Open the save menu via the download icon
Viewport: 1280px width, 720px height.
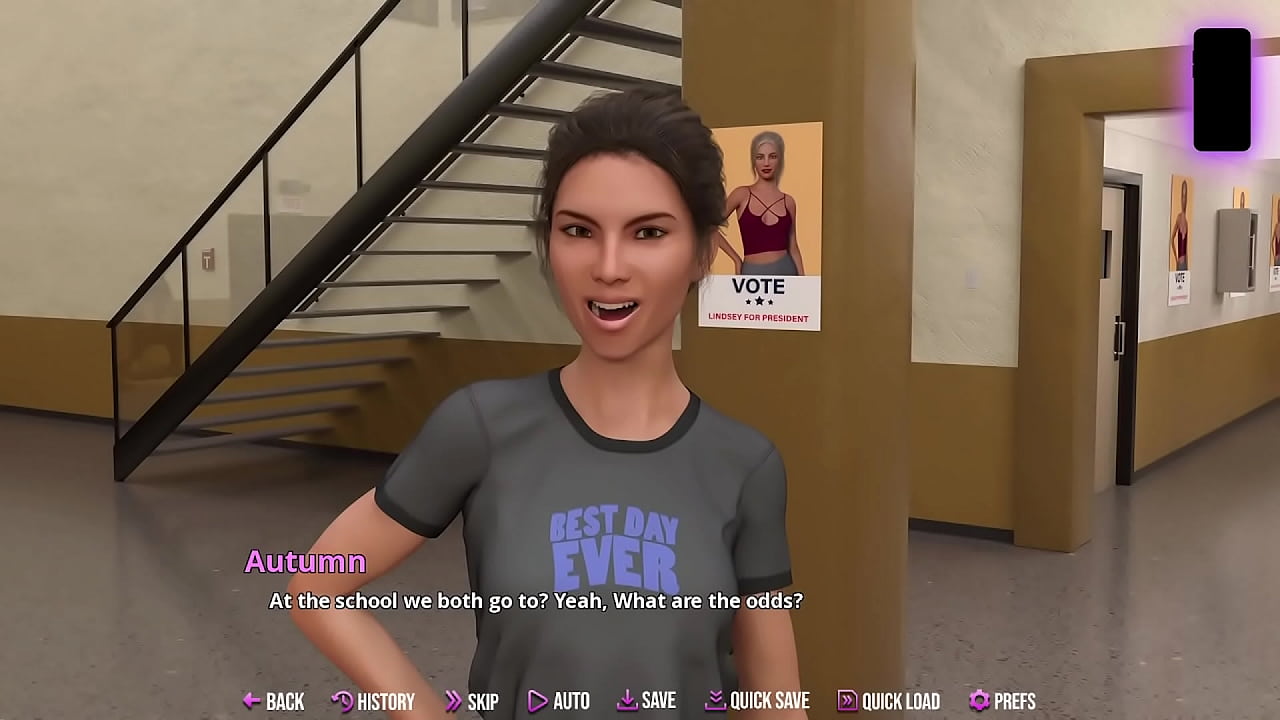tap(628, 701)
